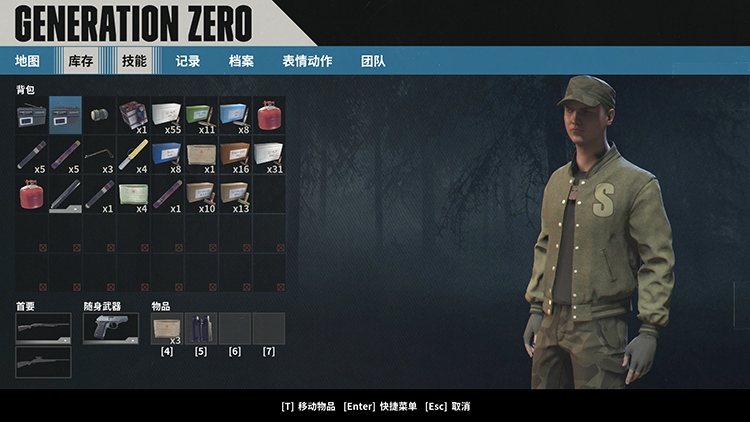The image size is (750, 422).
Task: Select the blue ammo box x8 with bullets
Action: [235, 115]
